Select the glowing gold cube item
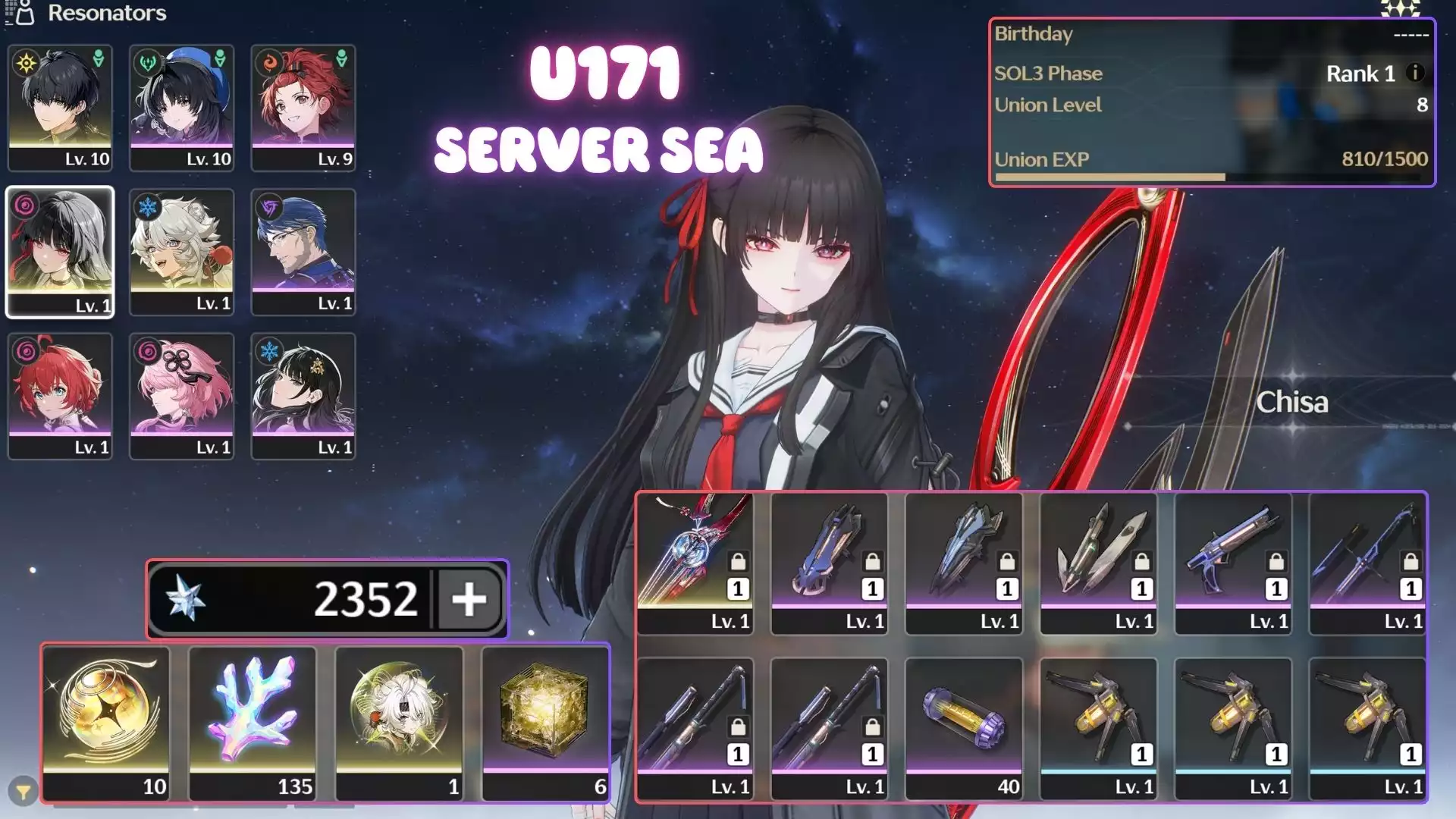The image size is (1456, 819). click(545, 723)
